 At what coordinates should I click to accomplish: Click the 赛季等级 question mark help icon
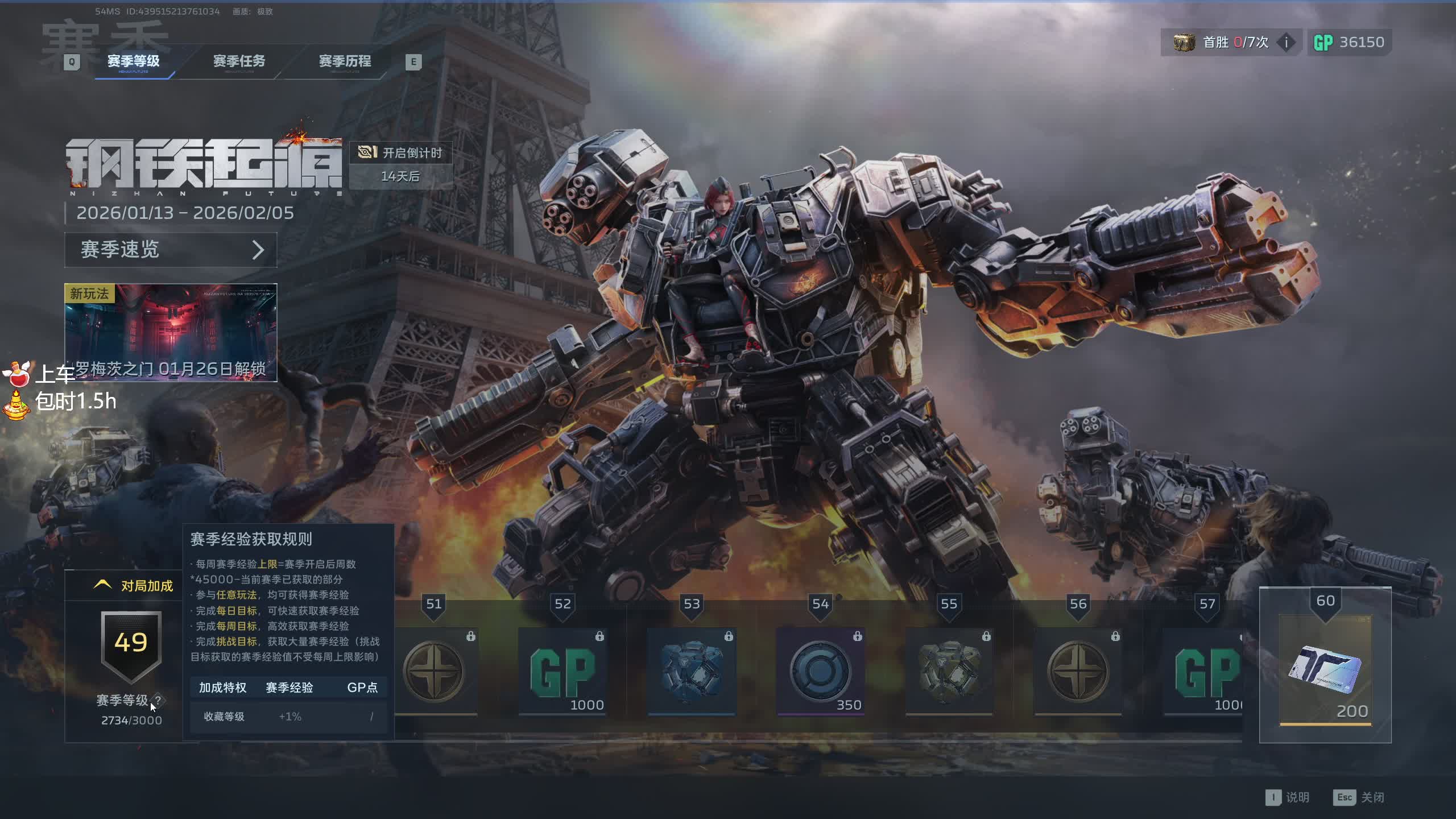coord(158,700)
